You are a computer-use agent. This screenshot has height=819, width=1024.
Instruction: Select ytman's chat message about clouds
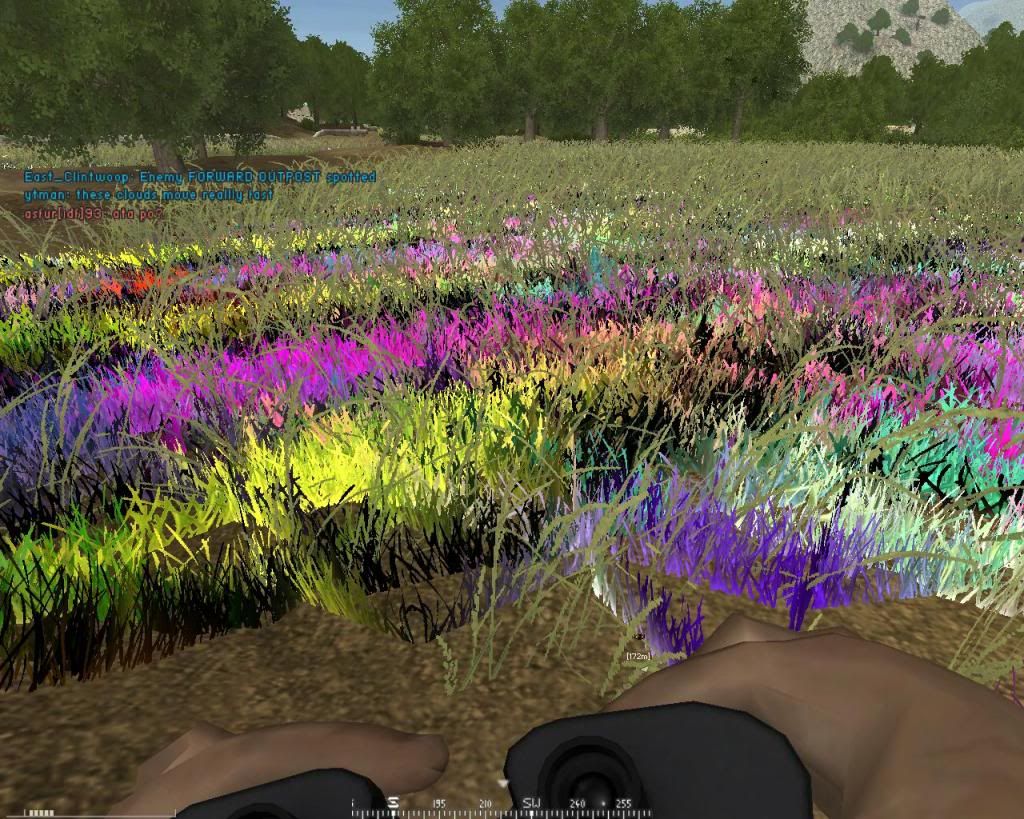pos(148,195)
